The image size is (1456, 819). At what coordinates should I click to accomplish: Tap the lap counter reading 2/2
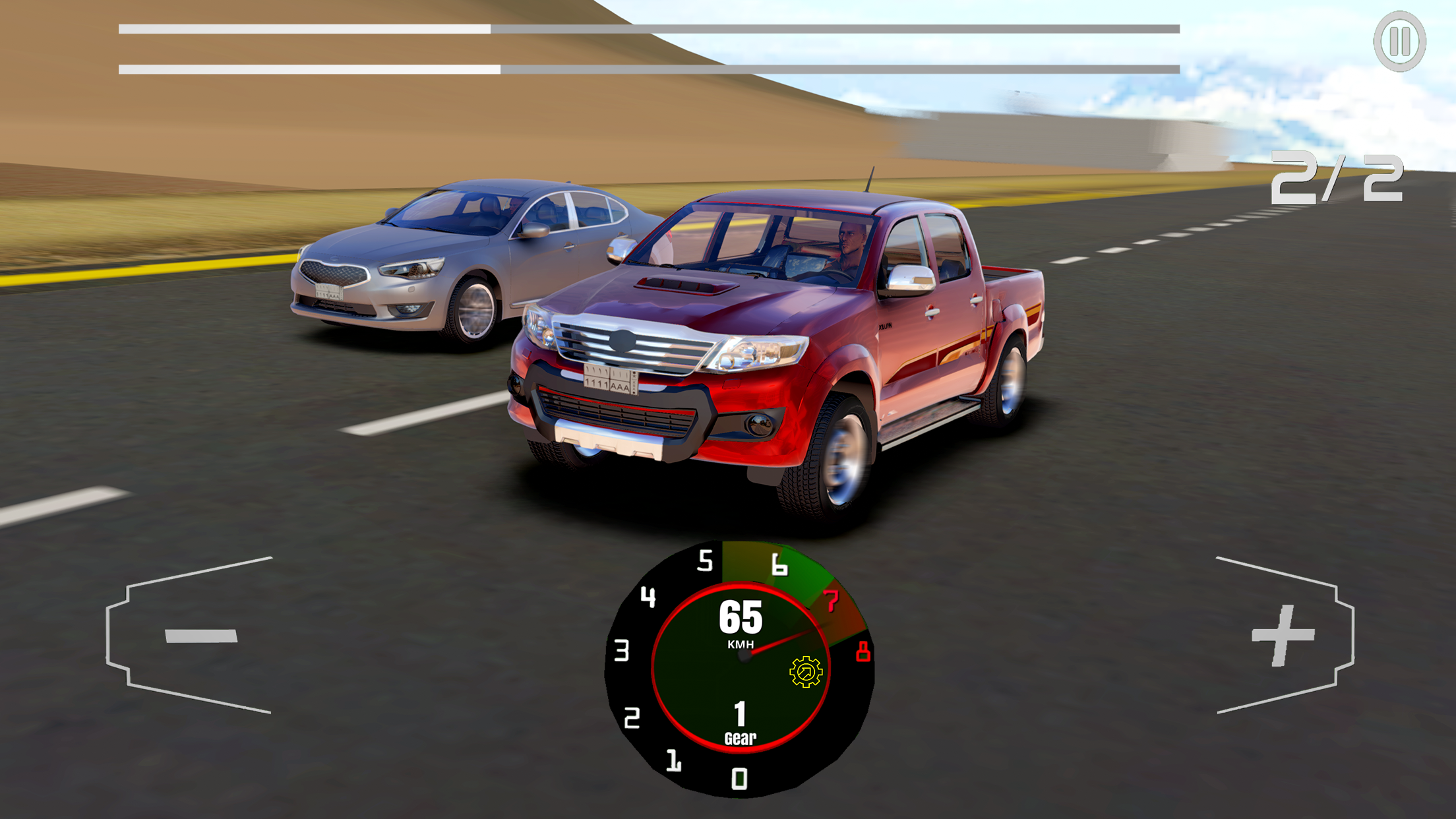pyautogui.click(x=1339, y=178)
